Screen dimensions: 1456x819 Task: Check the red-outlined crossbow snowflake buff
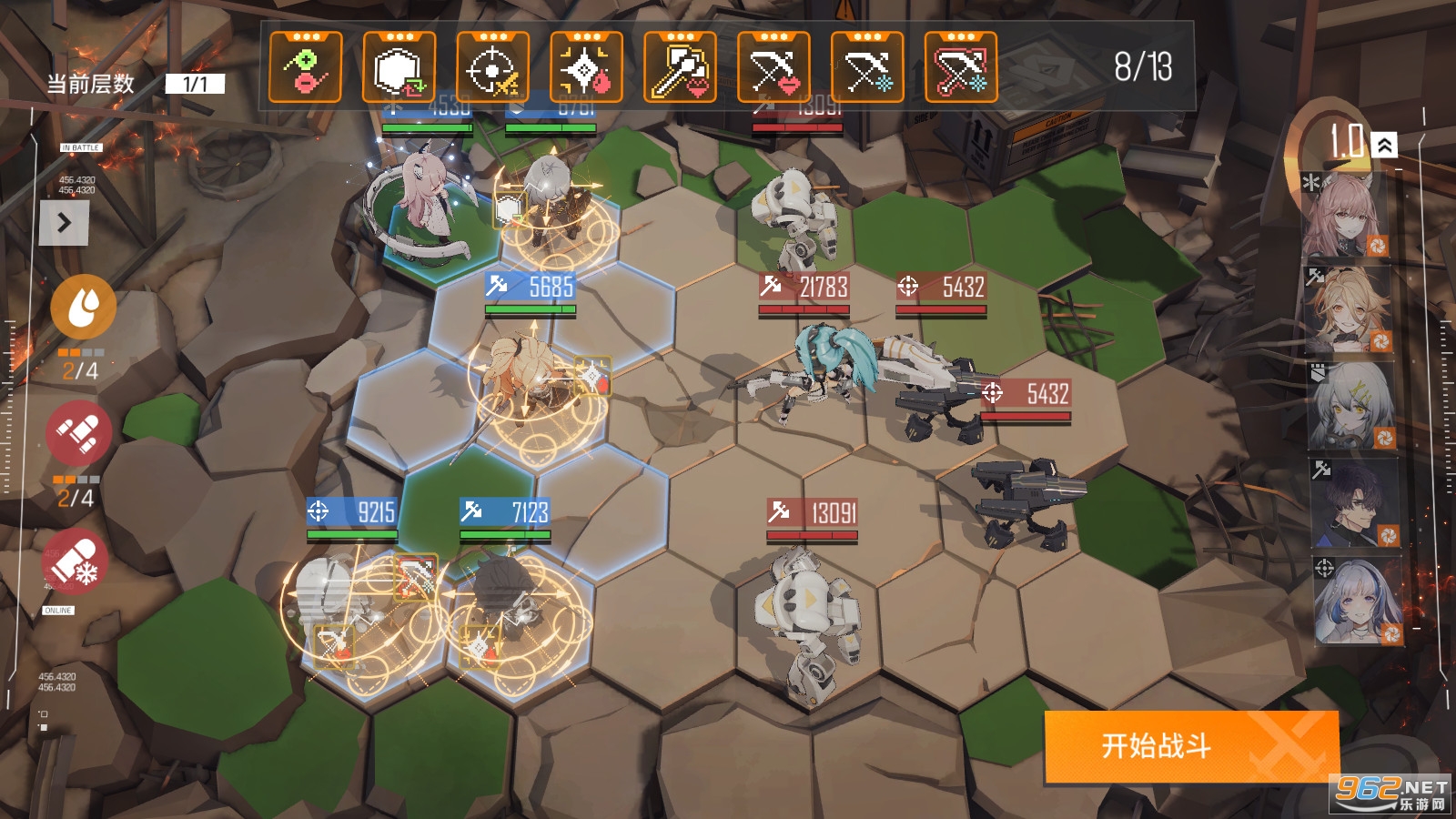click(x=961, y=68)
